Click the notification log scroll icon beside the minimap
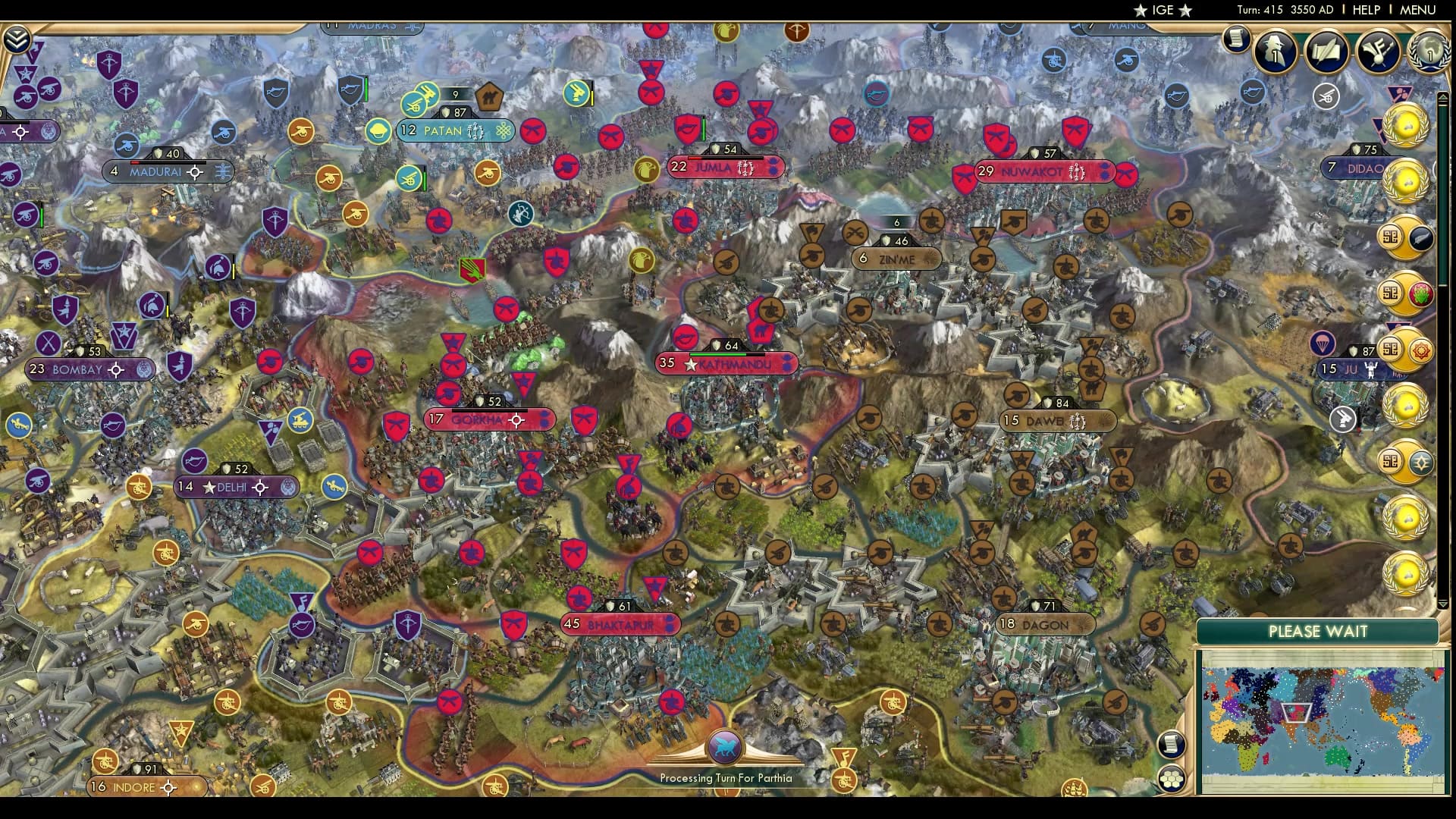Image resolution: width=1456 pixels, height=819 pixels. click(1170, 744)
